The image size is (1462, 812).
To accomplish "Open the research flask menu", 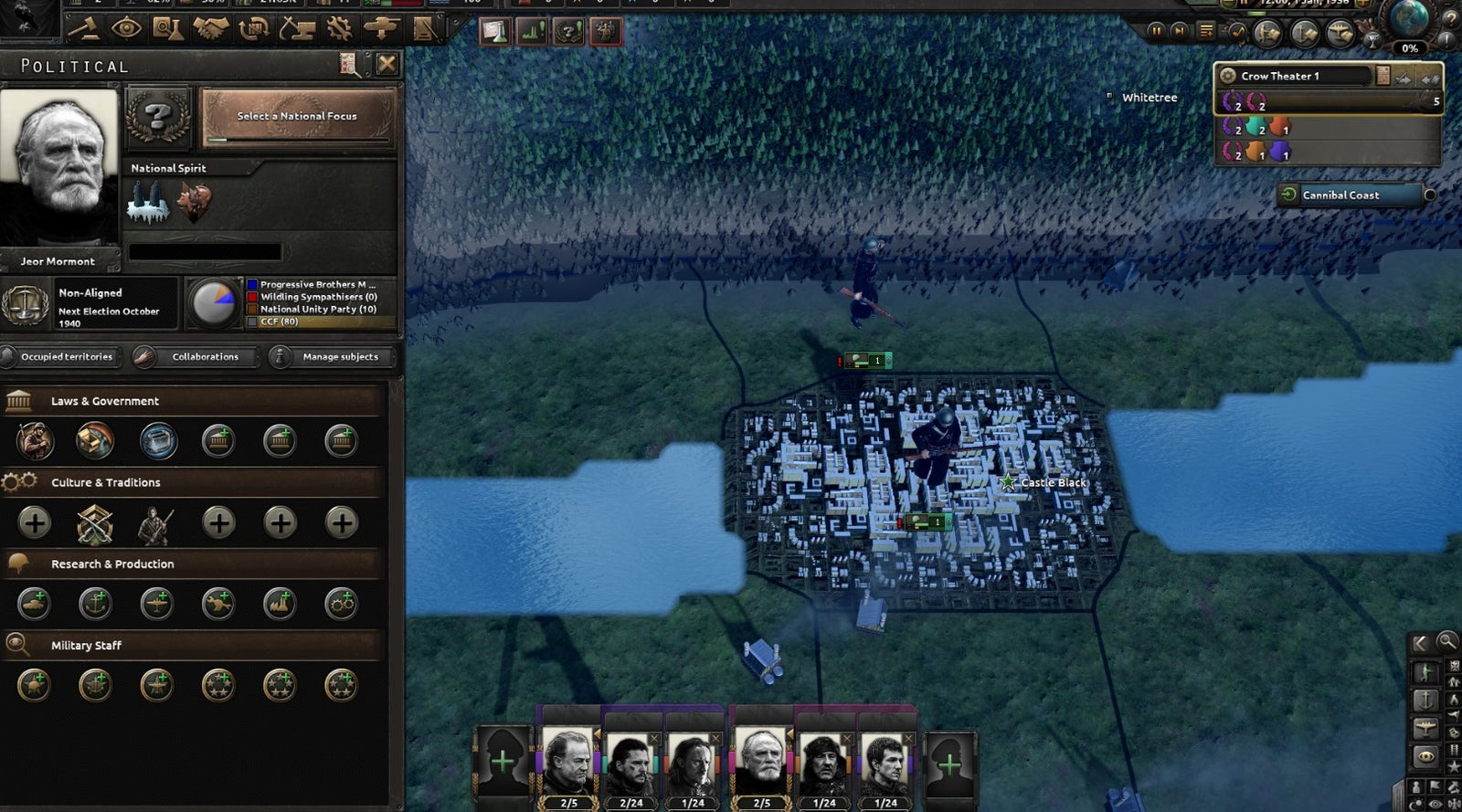I will (x=167, y=29).
